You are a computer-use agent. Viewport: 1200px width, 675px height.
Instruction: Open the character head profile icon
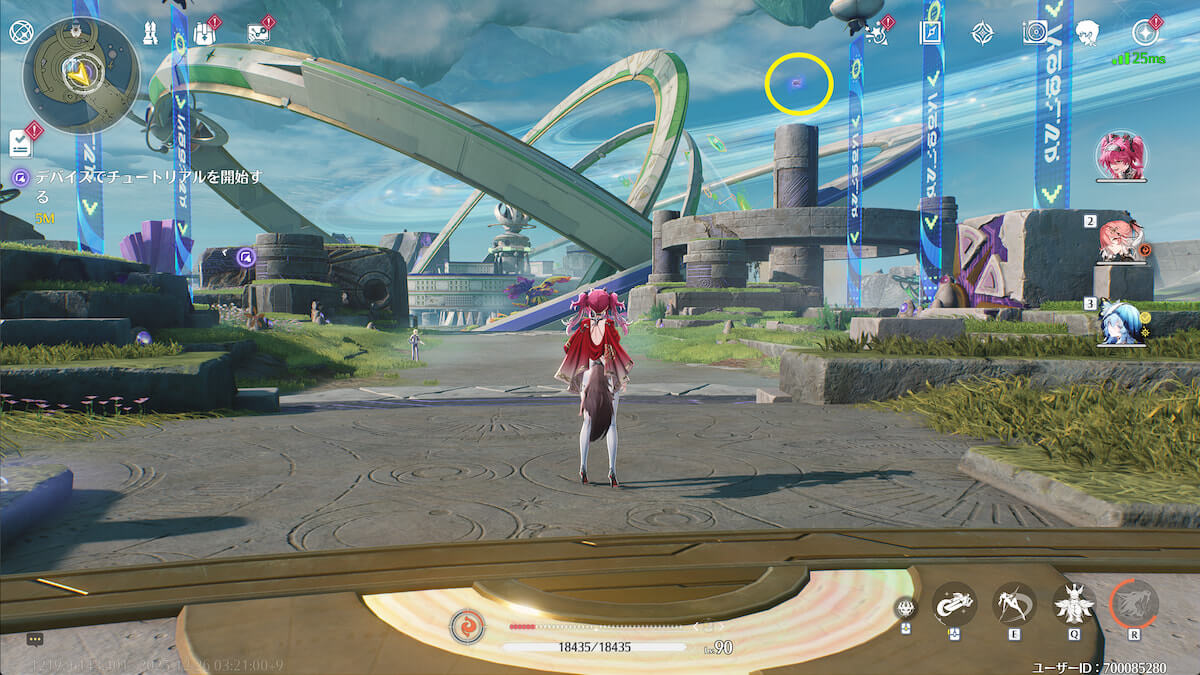(1088, 32)
